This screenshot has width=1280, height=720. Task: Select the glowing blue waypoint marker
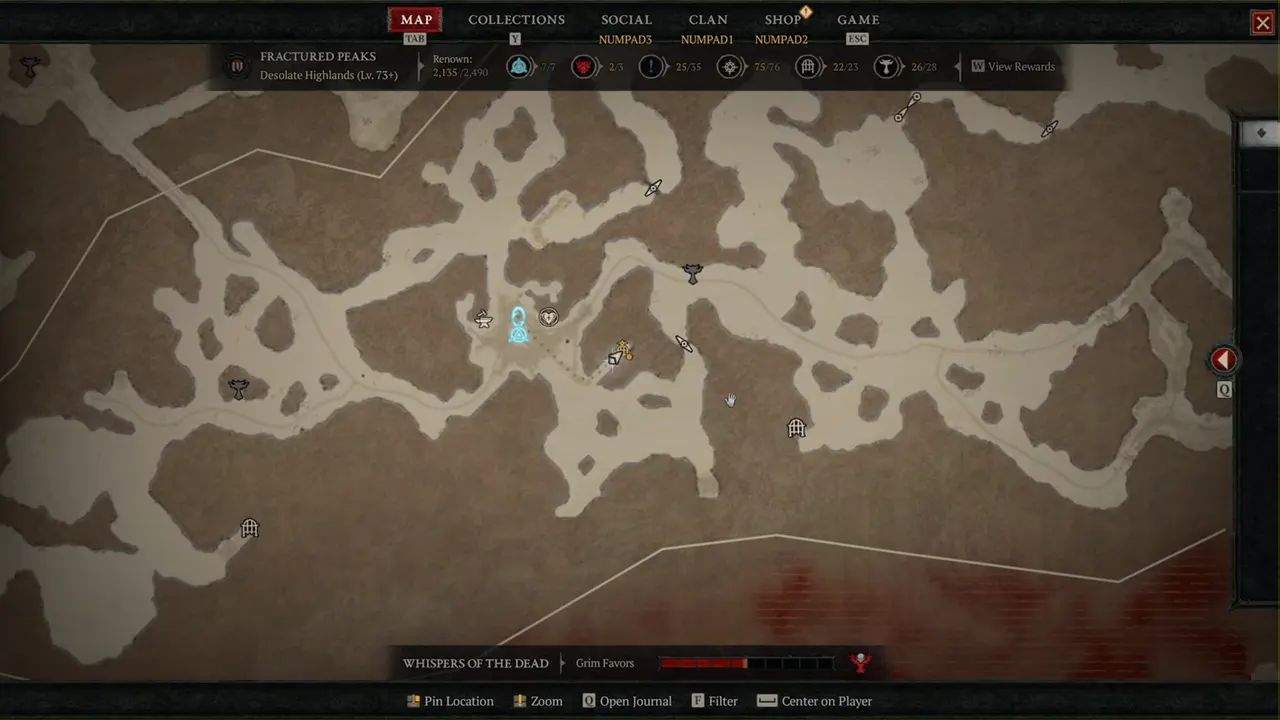(518, 324)
